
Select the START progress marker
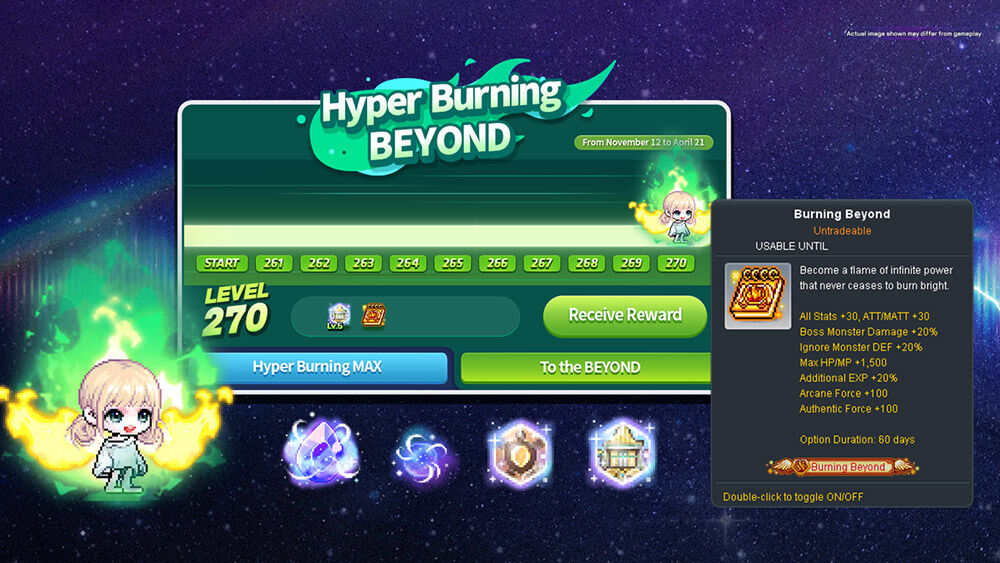pos(221,264)
